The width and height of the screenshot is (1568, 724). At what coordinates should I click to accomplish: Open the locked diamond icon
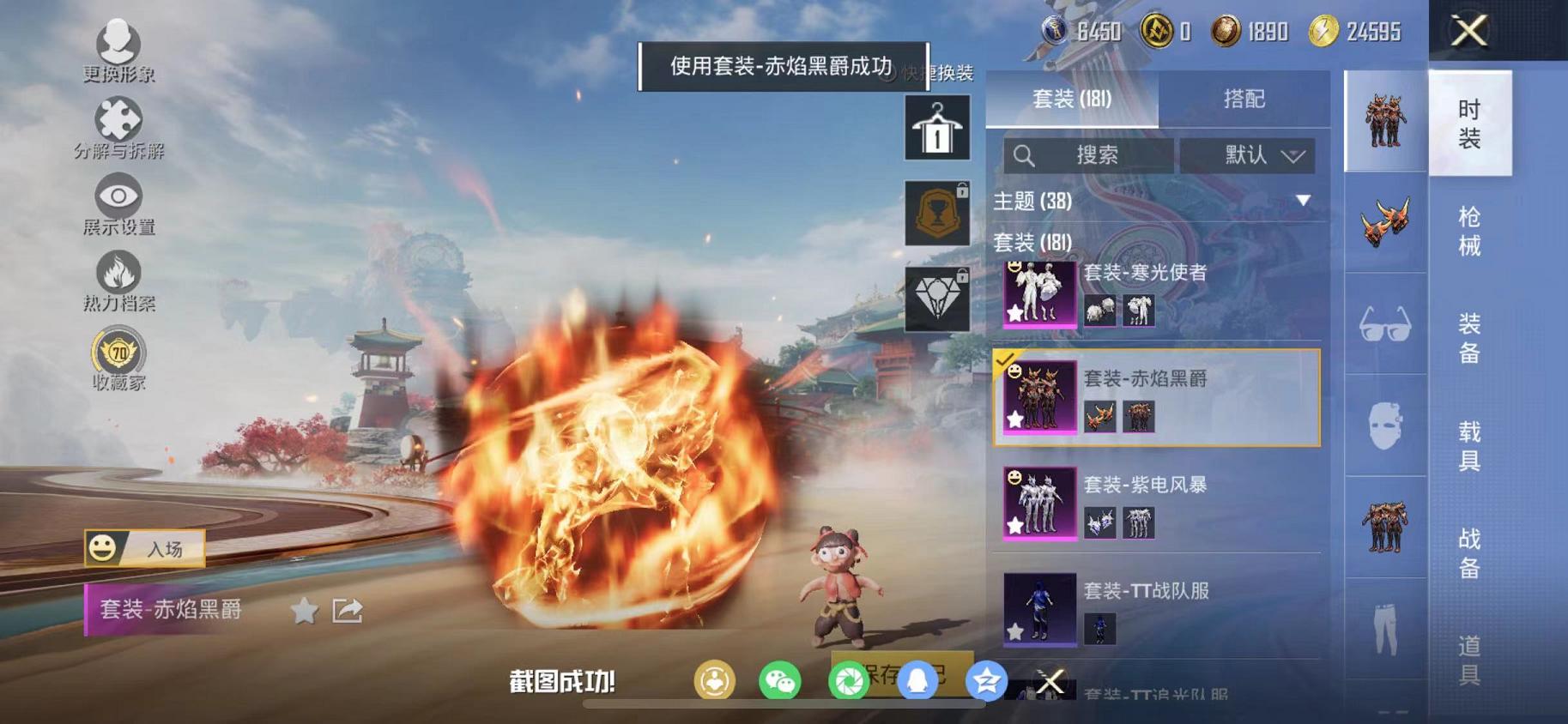[935, 297]
